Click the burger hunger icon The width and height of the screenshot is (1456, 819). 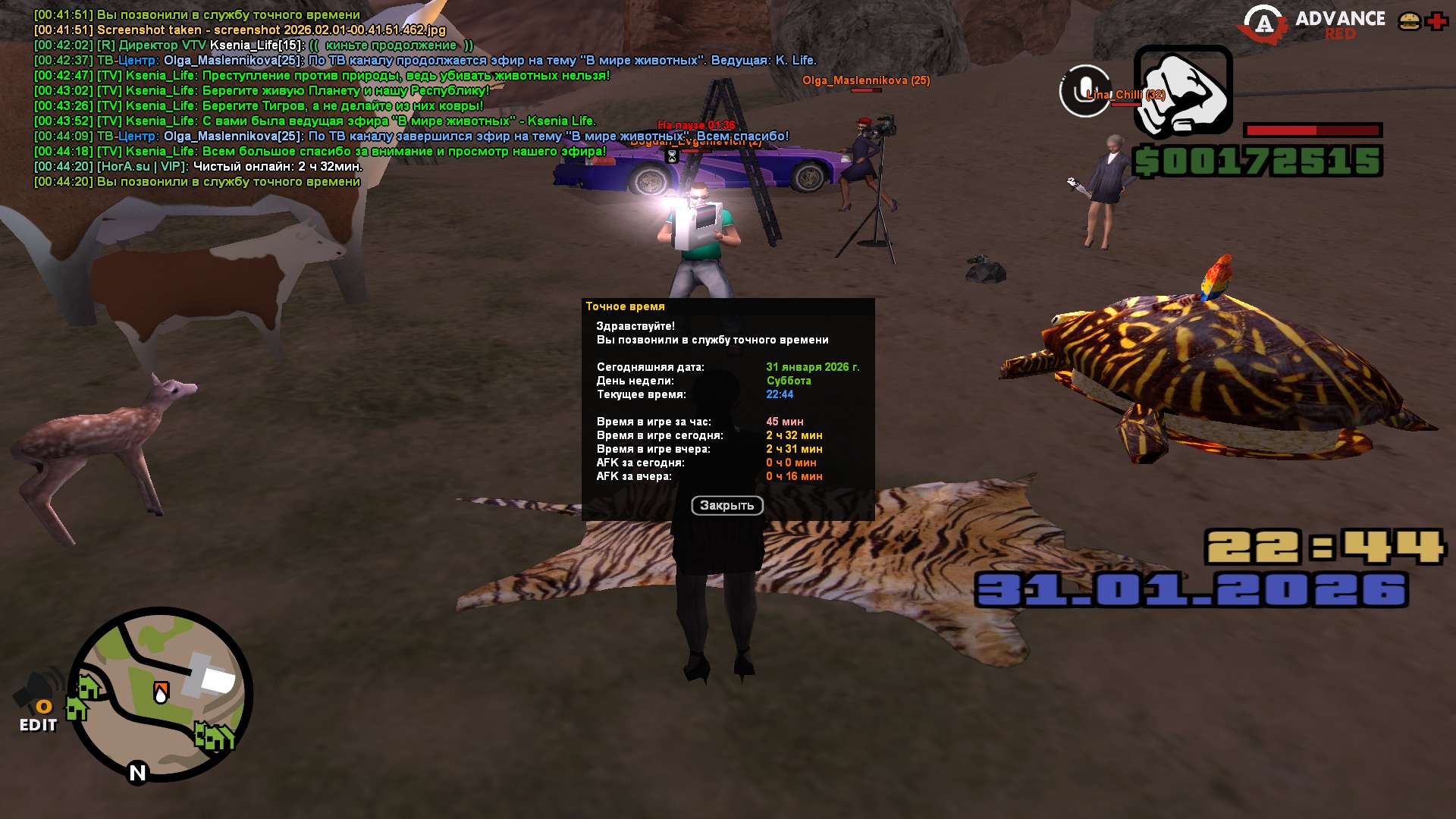pos(1409,21)
